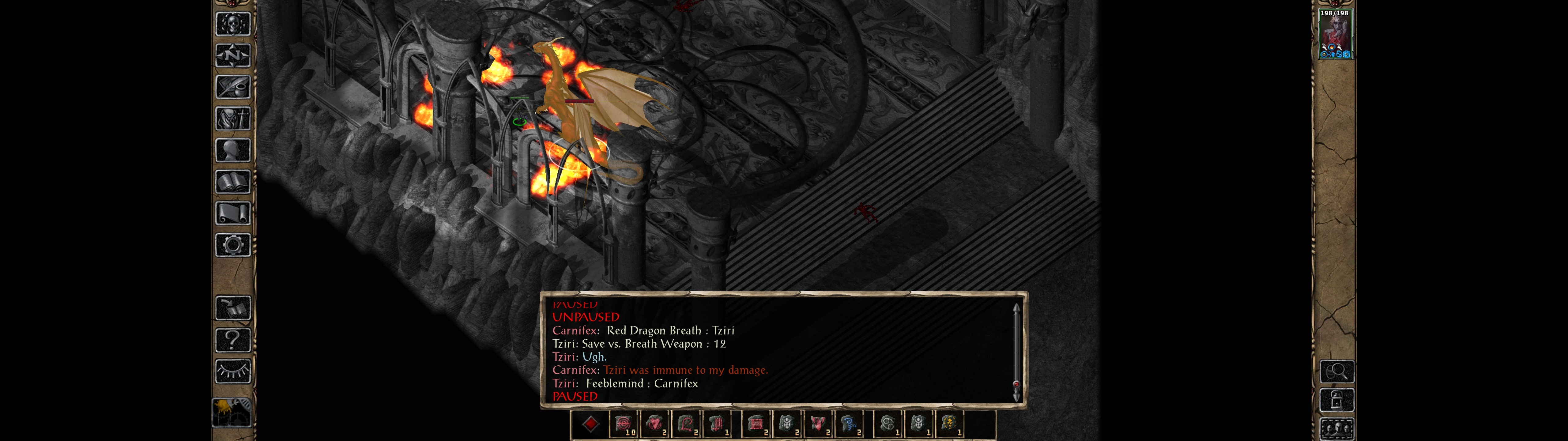Click the closed eye icon button
The height and width of the screenshot is (441, 1568).
[x=232, y=370]
